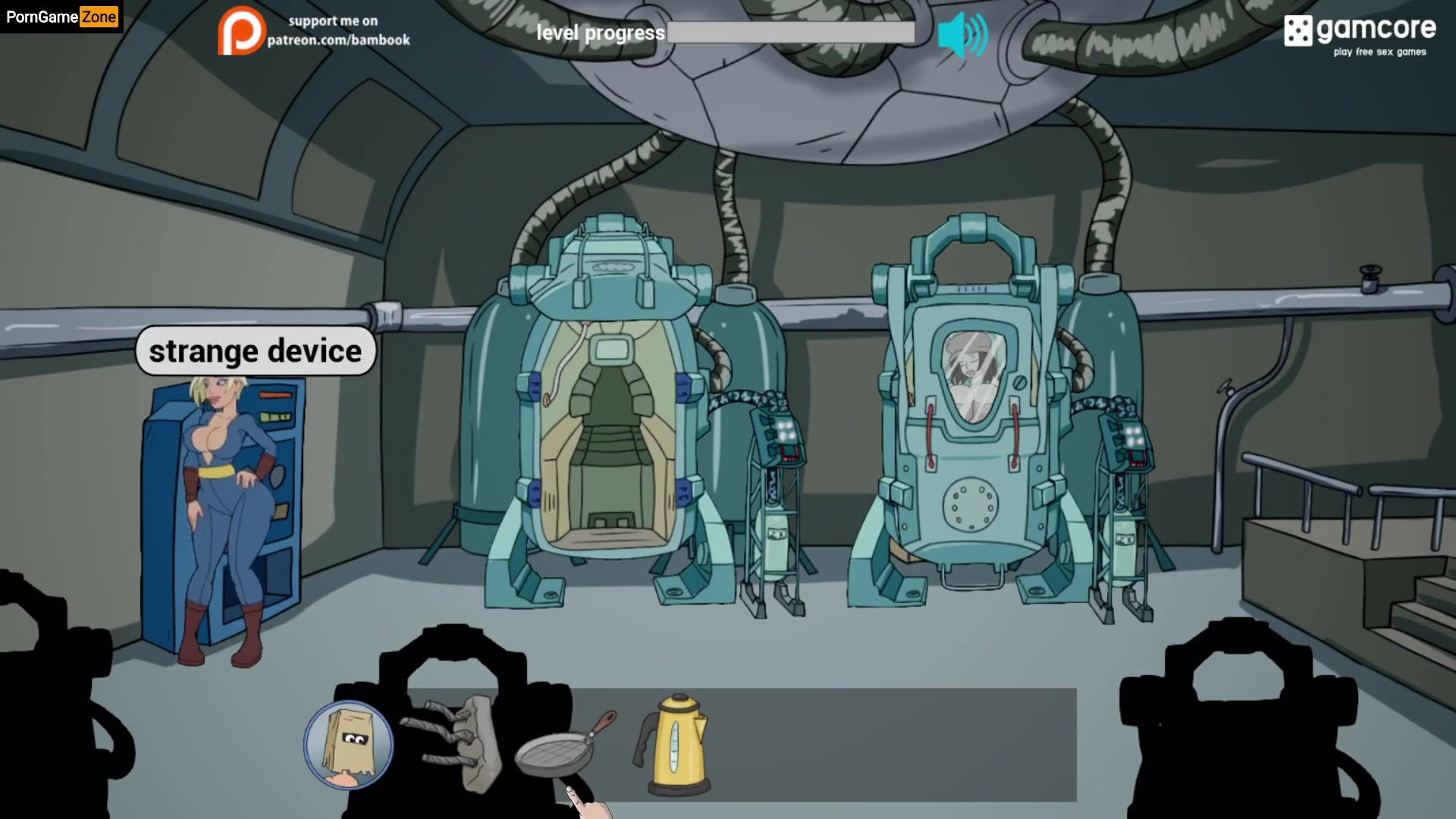Open the Patreon support link
Image resolution: width=1456 pixels, height=819 pixels.
313,31
